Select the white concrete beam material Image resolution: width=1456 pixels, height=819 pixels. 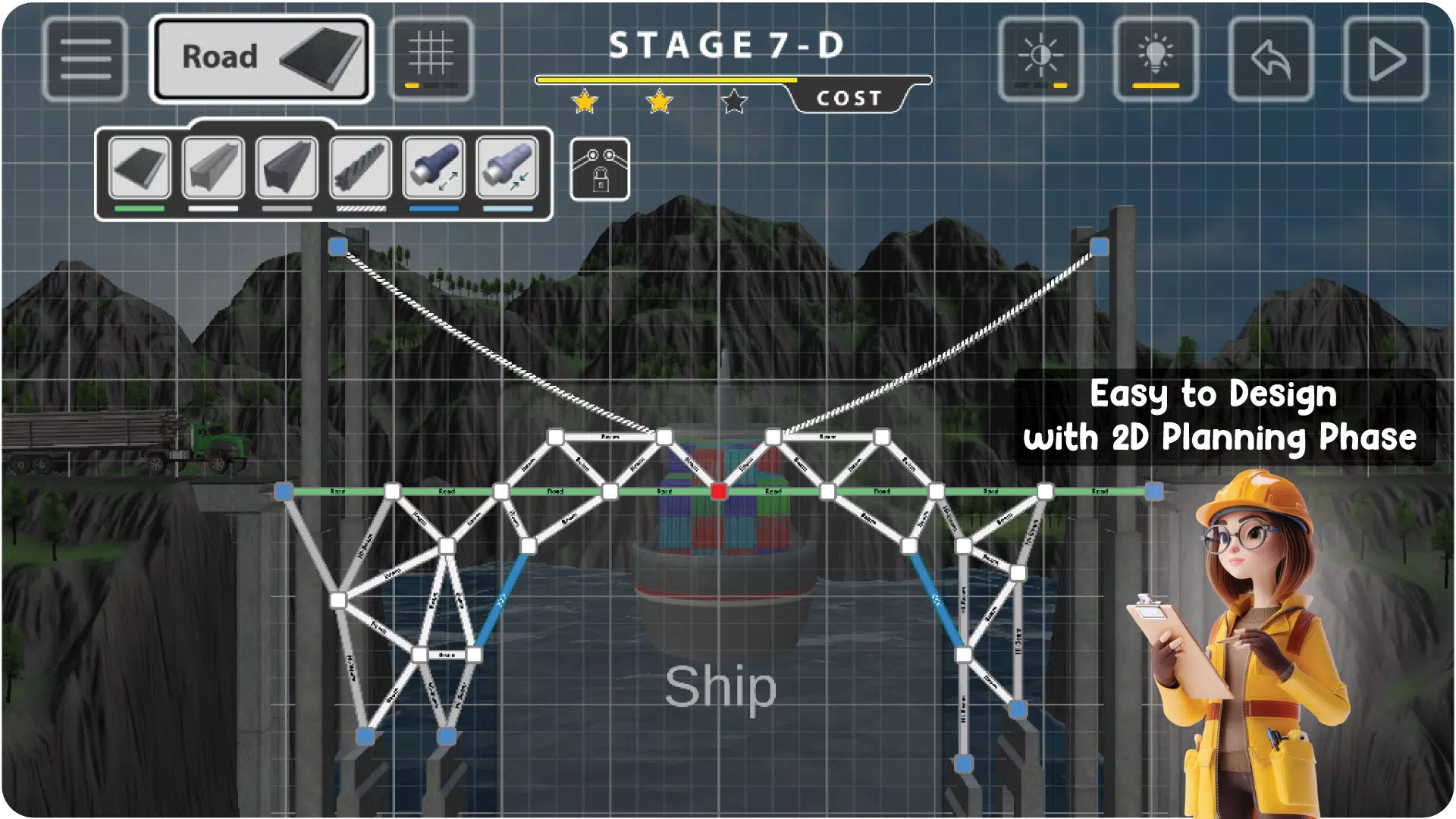click(213, 167)
